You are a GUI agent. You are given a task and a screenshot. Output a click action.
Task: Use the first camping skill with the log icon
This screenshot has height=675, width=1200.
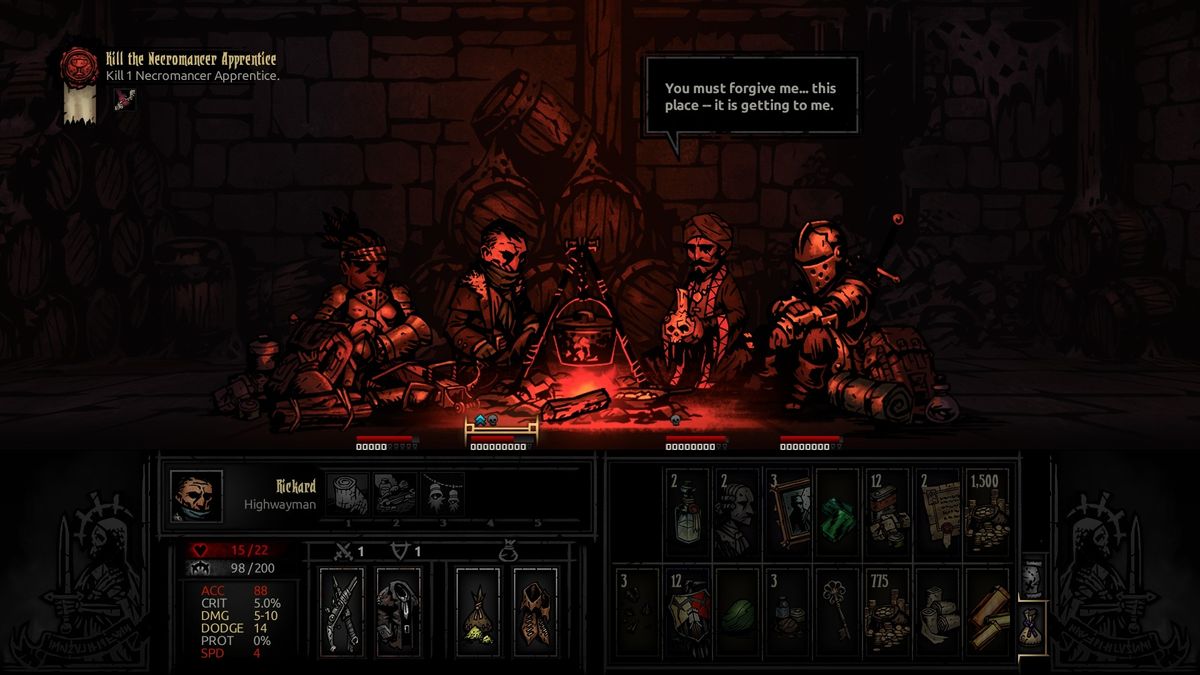[346, 493]
